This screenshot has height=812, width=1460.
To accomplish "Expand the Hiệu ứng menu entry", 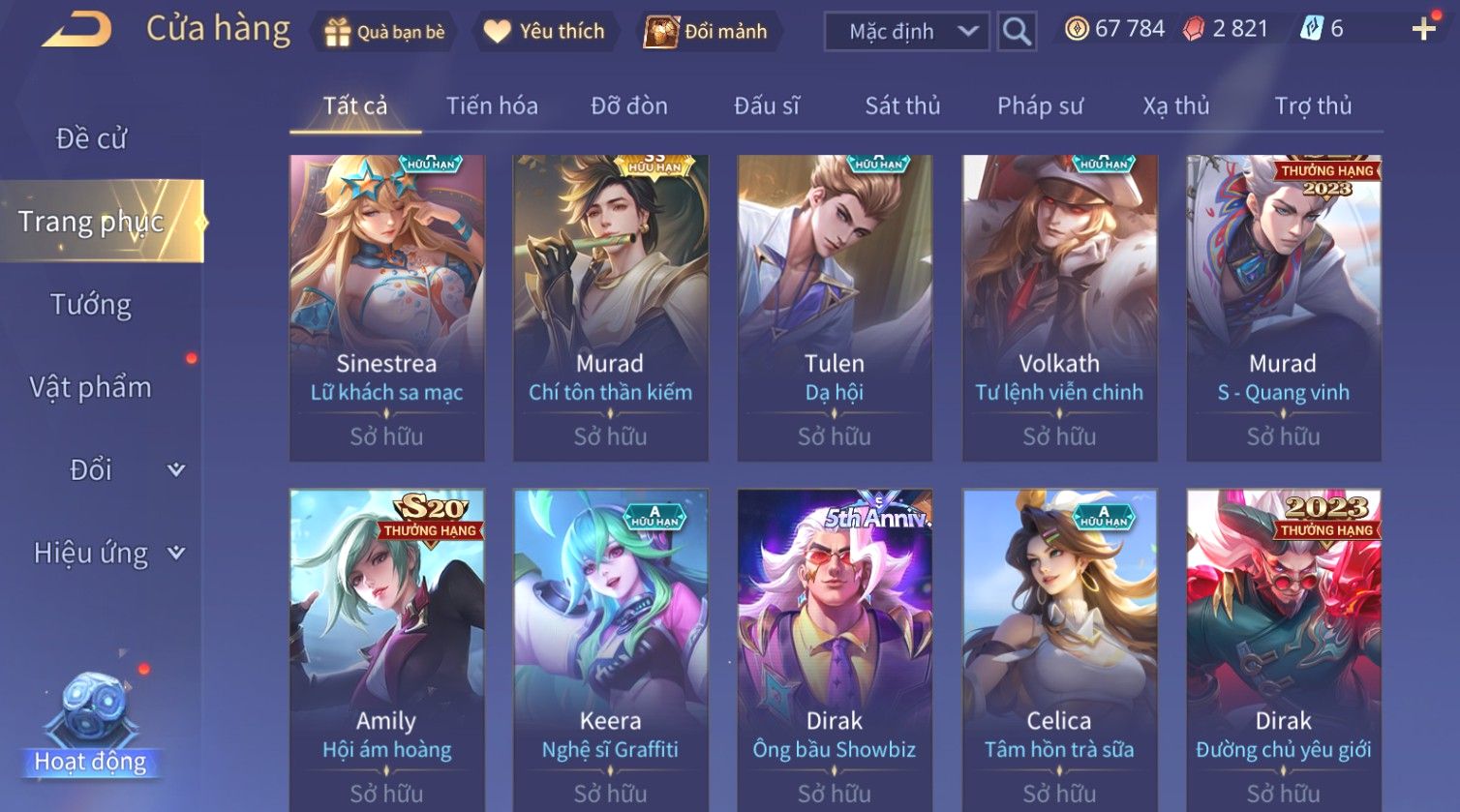I will click(x=106, y=553).
